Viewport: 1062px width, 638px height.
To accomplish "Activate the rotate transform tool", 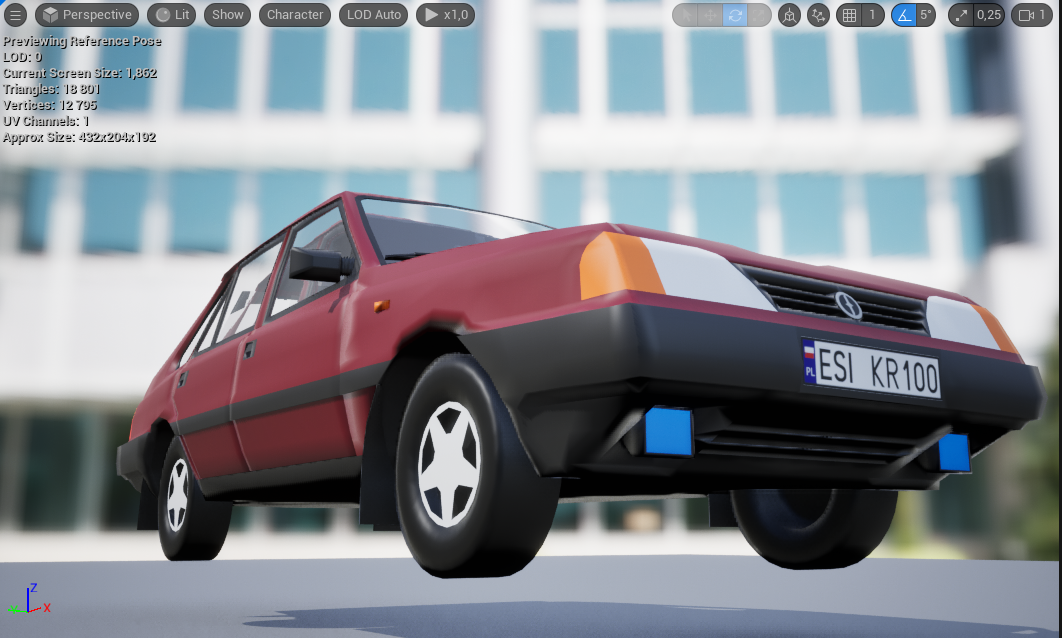I will pyautogui.click(x=735, y=15).
